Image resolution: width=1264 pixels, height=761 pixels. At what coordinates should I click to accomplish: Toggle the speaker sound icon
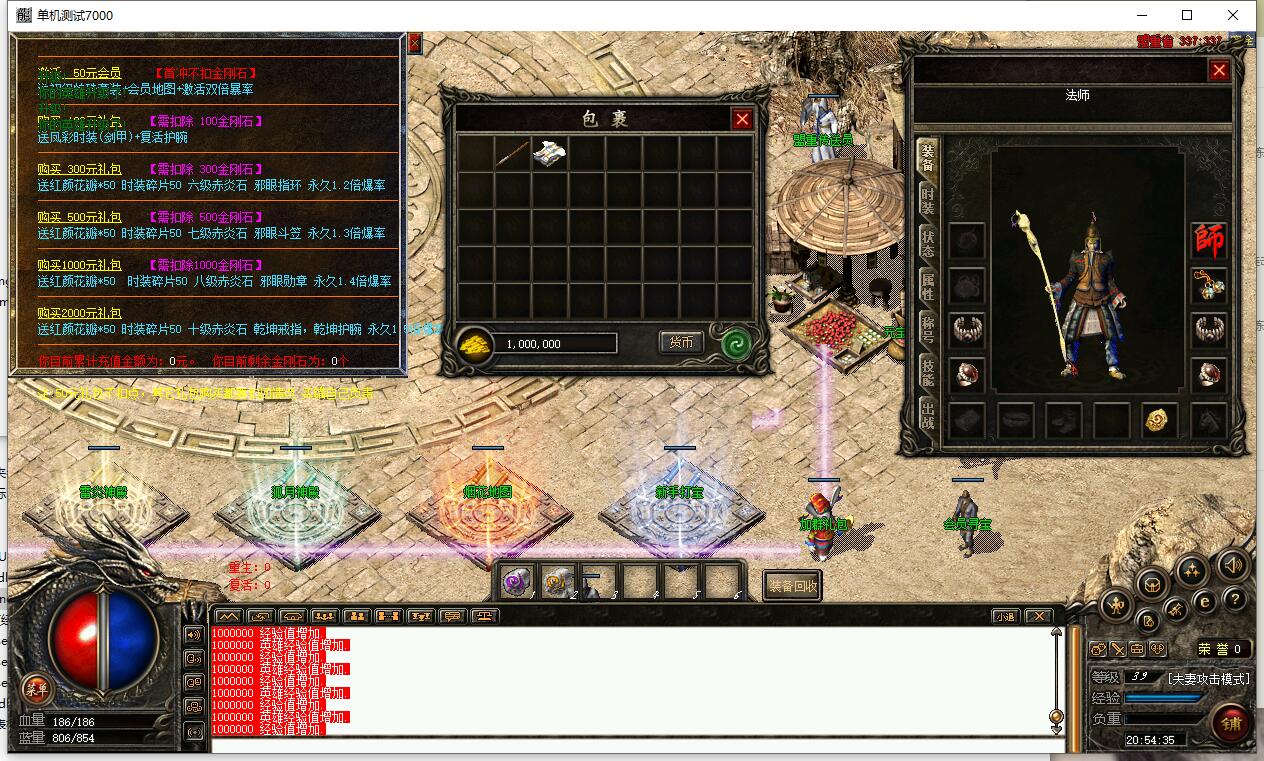pyautogui.click(x=1233, y=565)
